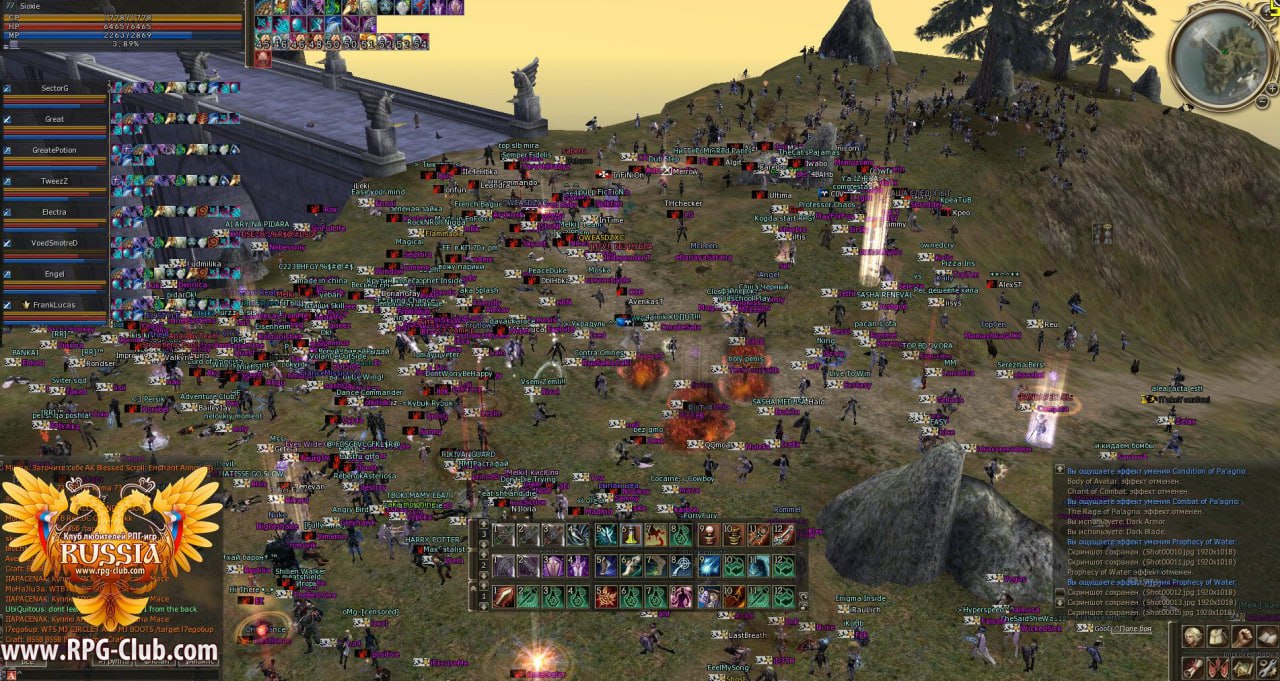1280x681 pixels.
Task: Open the character status face icon
Action: [1192, 637]
